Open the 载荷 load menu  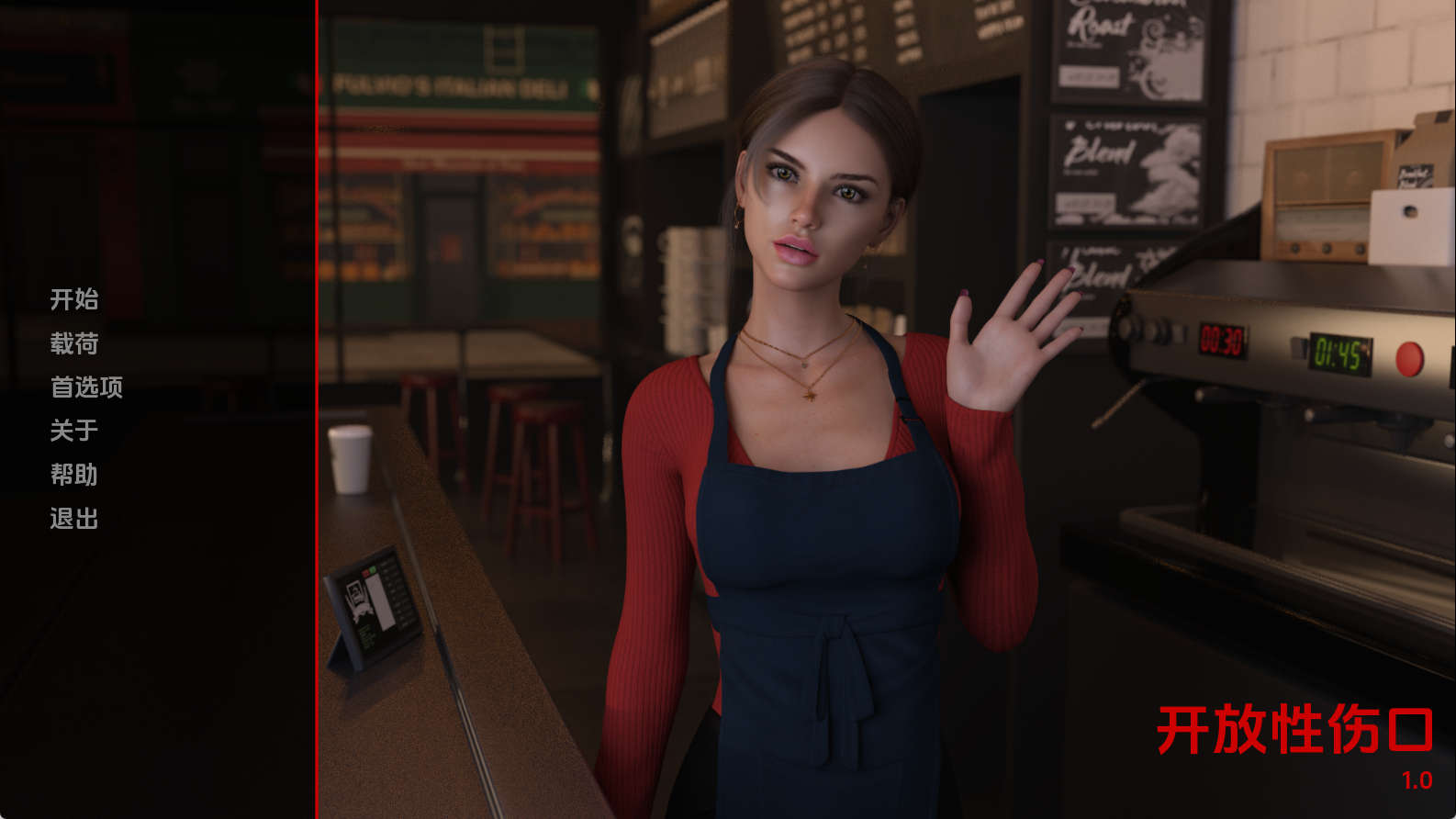(74, 343)
